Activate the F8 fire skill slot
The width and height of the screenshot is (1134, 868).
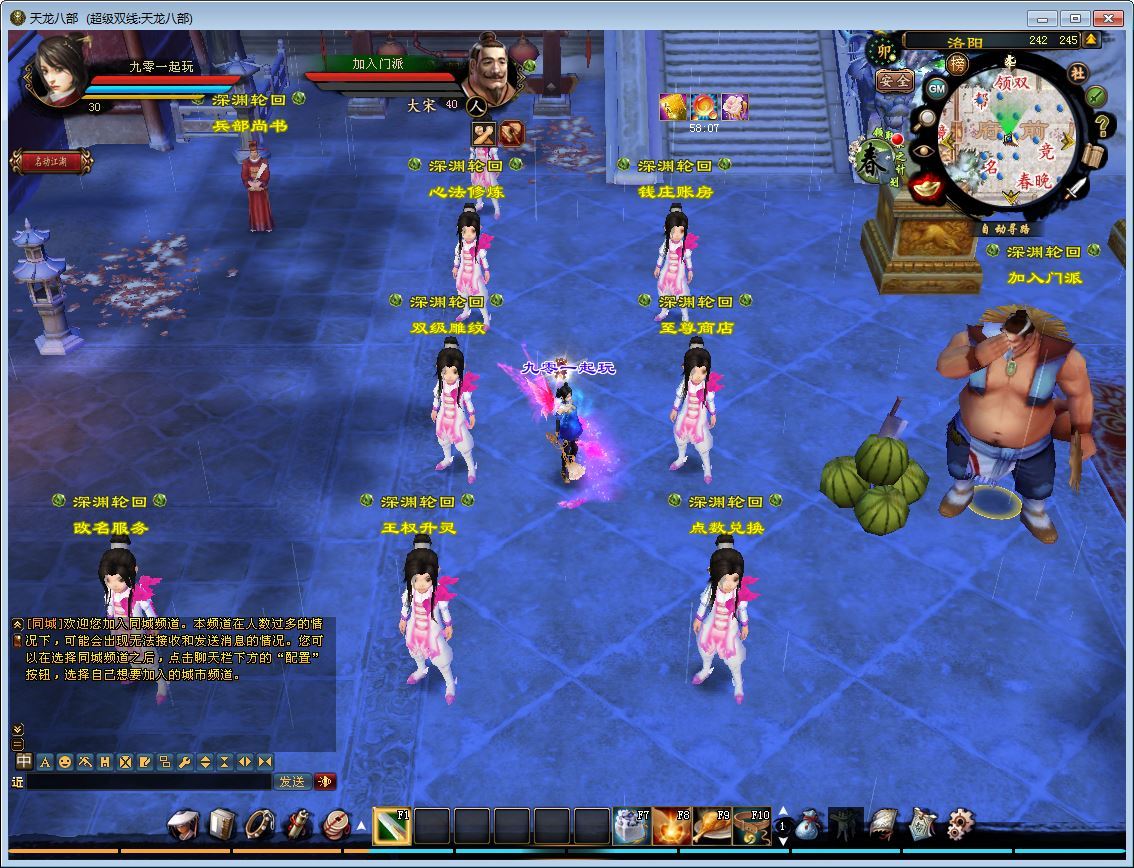[671, 827]
